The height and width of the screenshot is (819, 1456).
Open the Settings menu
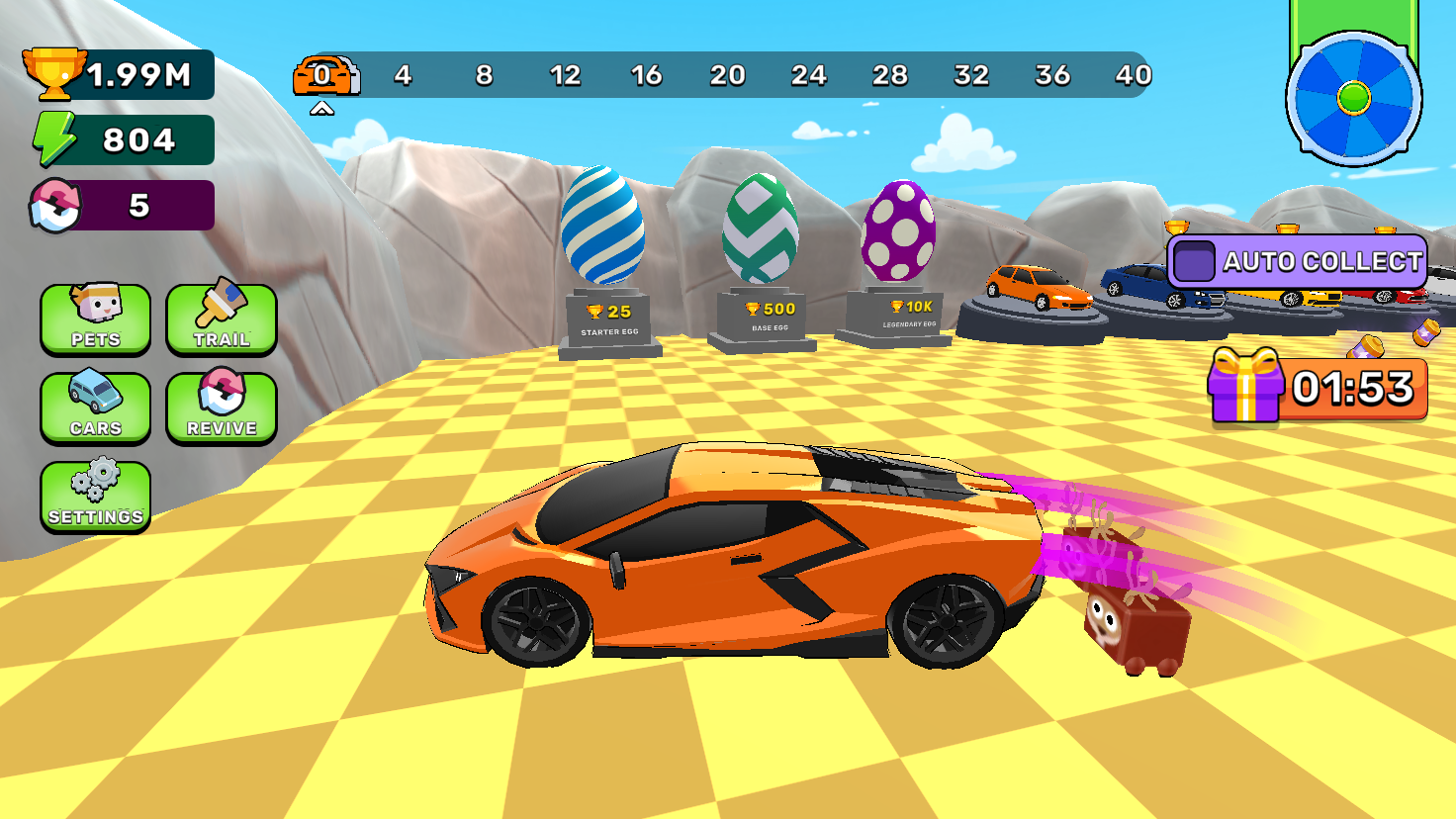point(95,495)
